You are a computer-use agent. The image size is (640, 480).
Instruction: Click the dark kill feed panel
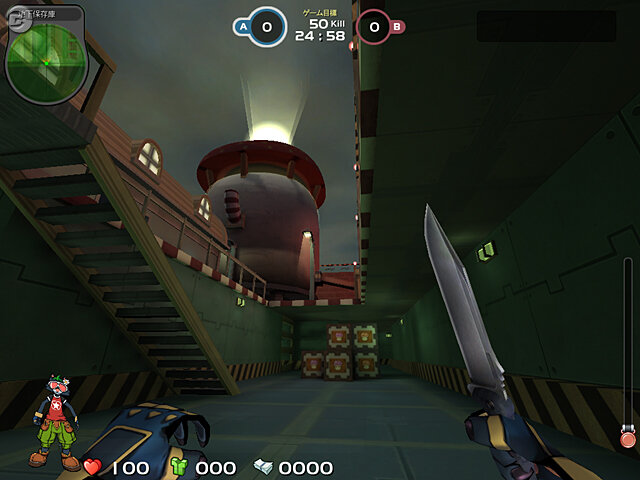[x=546, y=27]
